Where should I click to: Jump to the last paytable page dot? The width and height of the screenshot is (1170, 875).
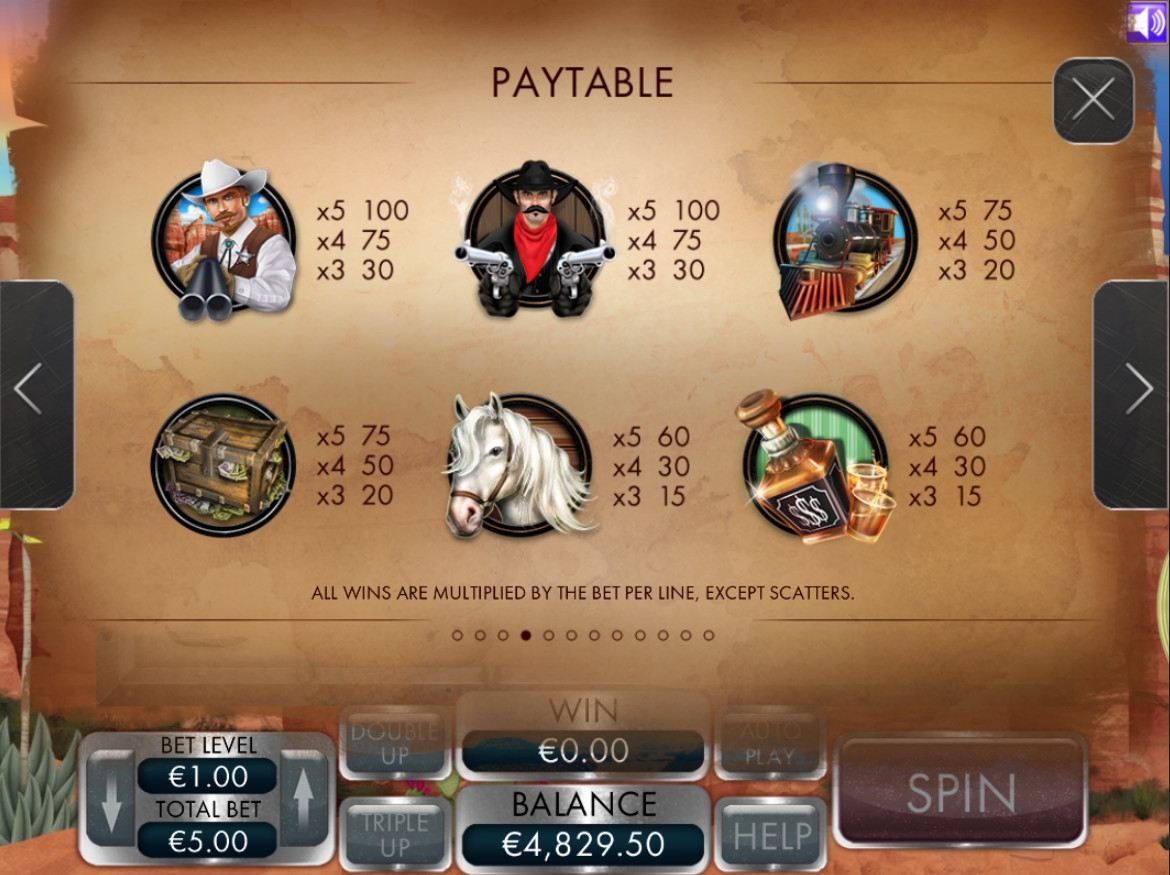point(709,635)
